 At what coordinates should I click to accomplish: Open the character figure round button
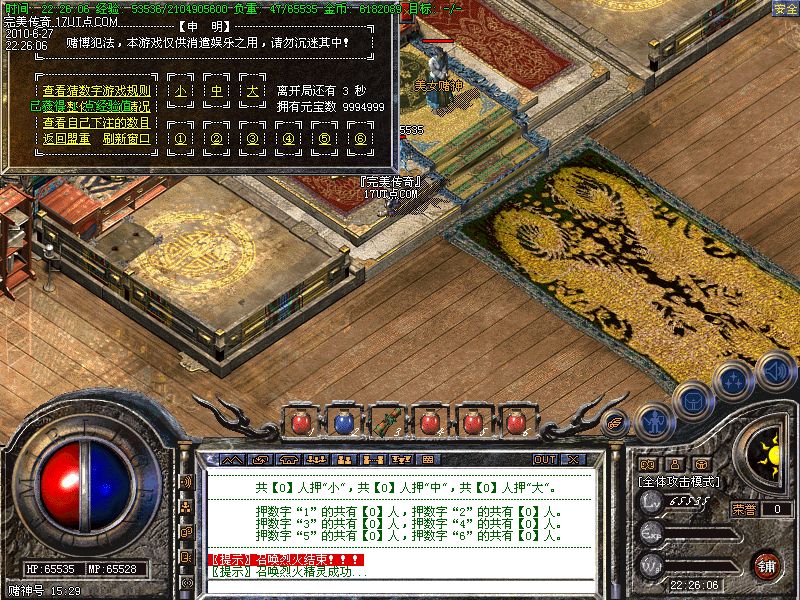(x=653, y=422)
